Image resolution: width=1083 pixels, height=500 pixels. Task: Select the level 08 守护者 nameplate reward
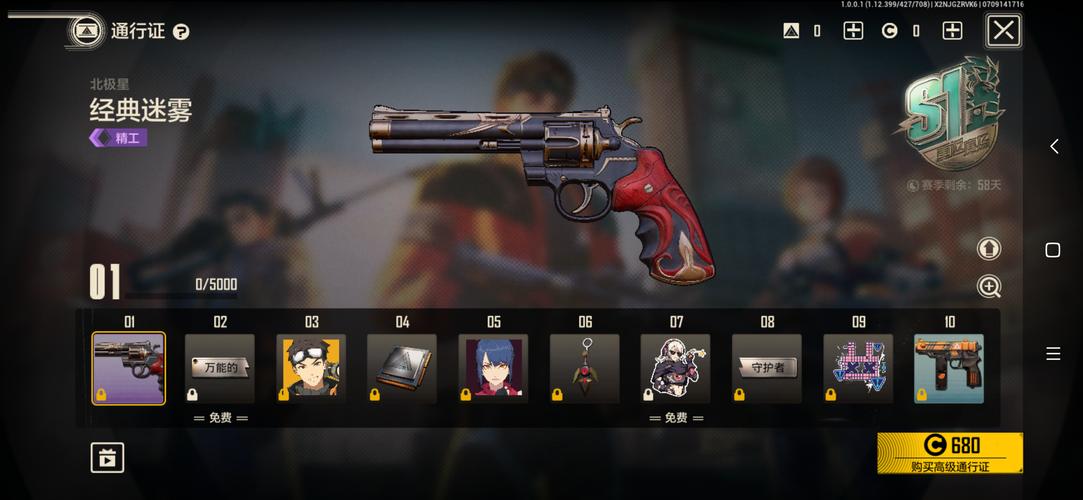[767, 368]
